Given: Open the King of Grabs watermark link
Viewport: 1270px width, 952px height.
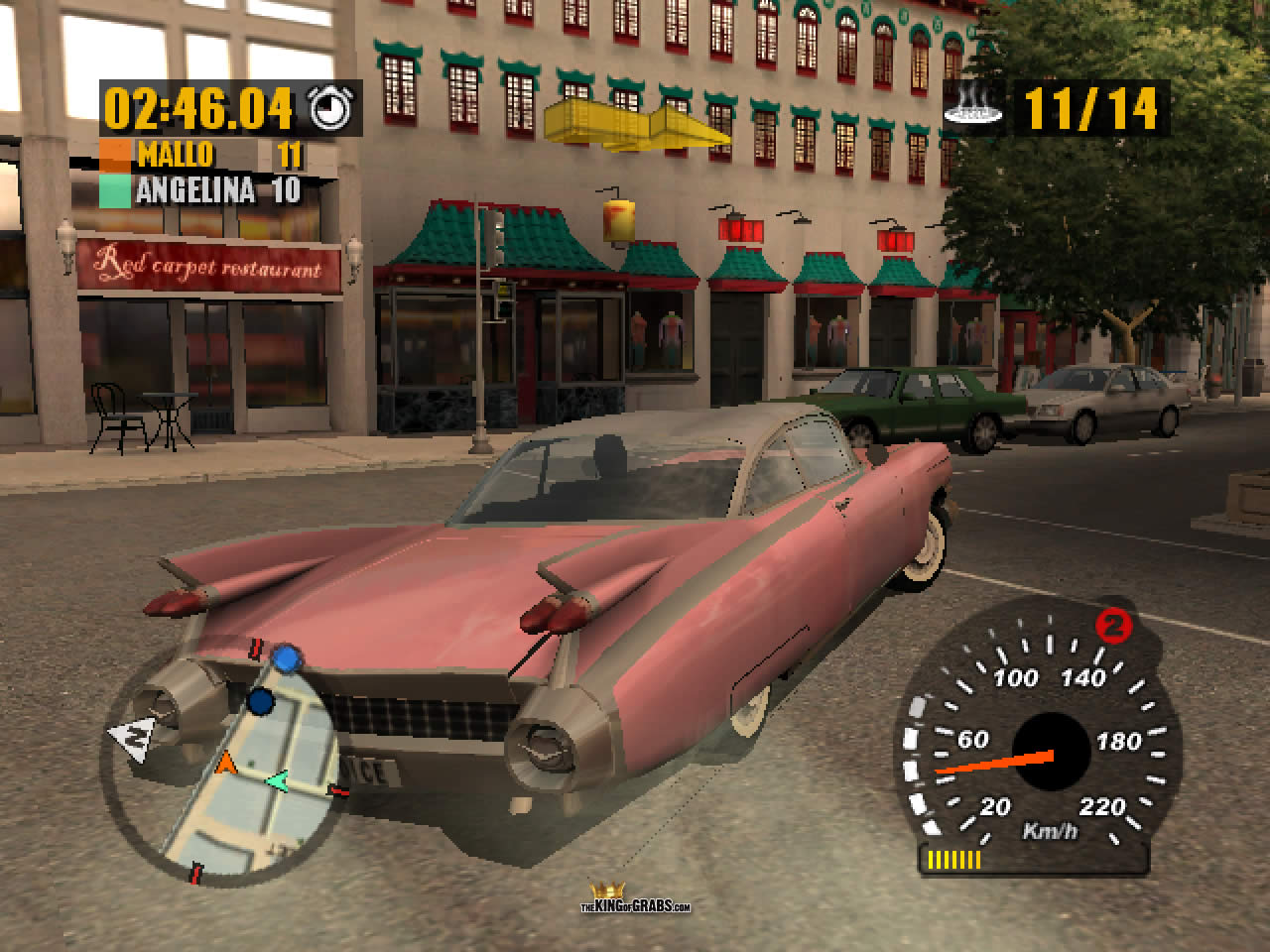Looking at the screenshot, I should (635, 899).
